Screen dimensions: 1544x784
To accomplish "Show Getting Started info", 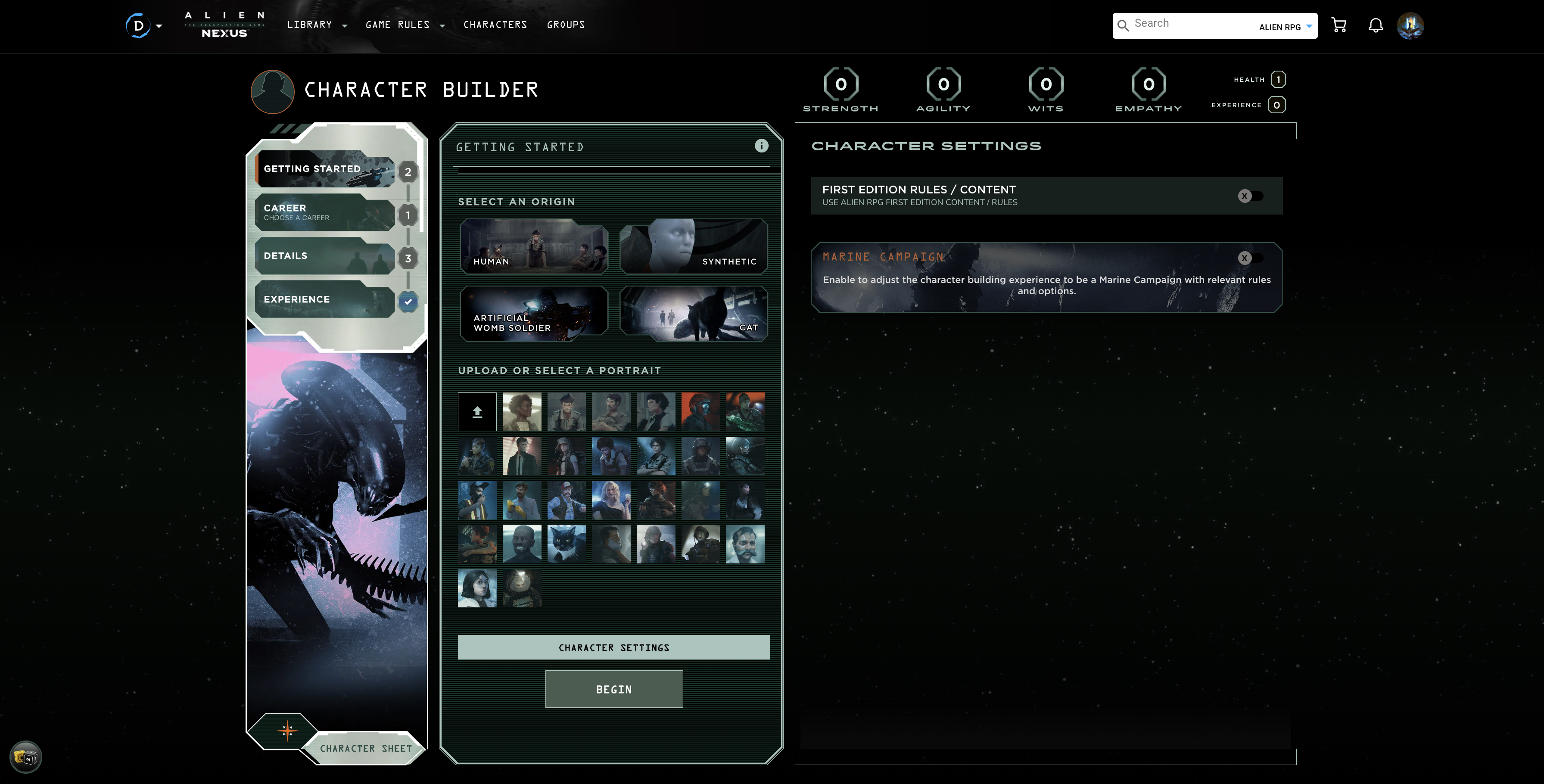I will [761, 146].
